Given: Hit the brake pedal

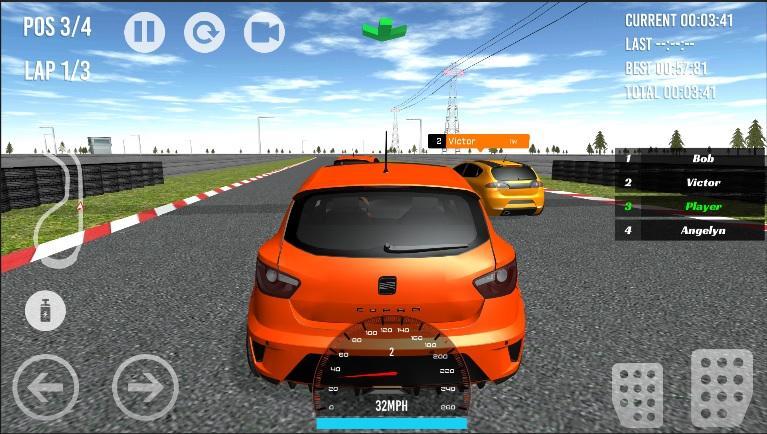Looking at the screenshot, I should click(x=637, y=393).
